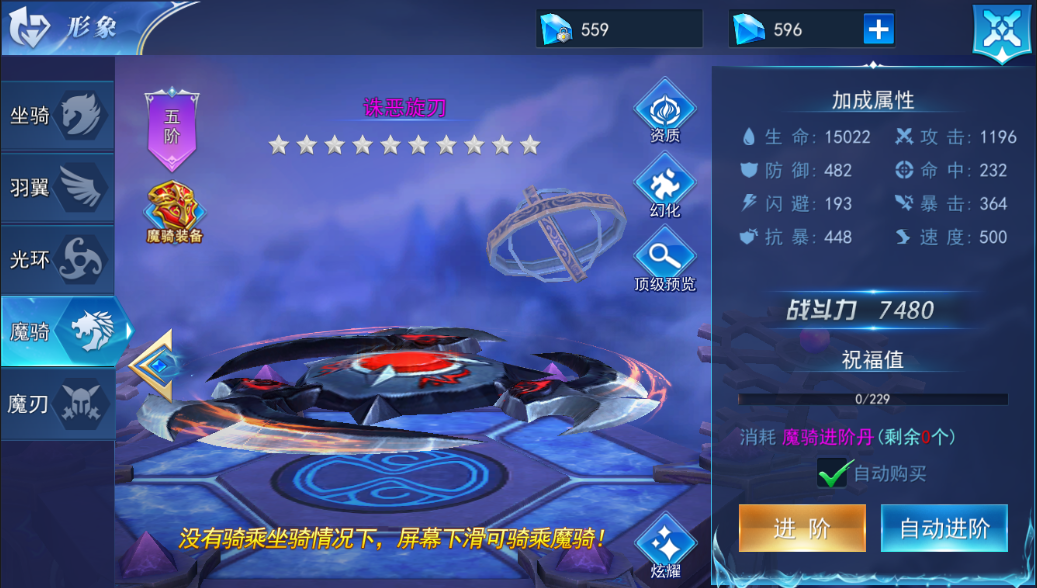Switch to the 魔刃 blade tab
This screenshot has width=1037, height=588.
click(58, 404)
